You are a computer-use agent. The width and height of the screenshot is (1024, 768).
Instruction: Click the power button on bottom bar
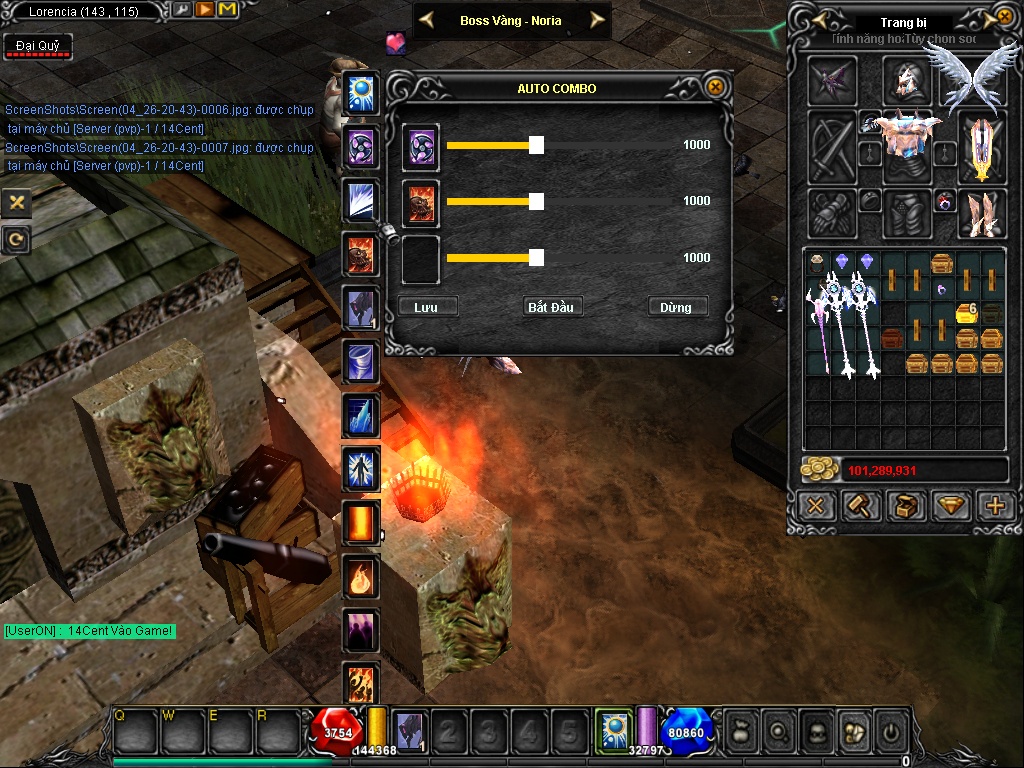click(x=889, y=730)
